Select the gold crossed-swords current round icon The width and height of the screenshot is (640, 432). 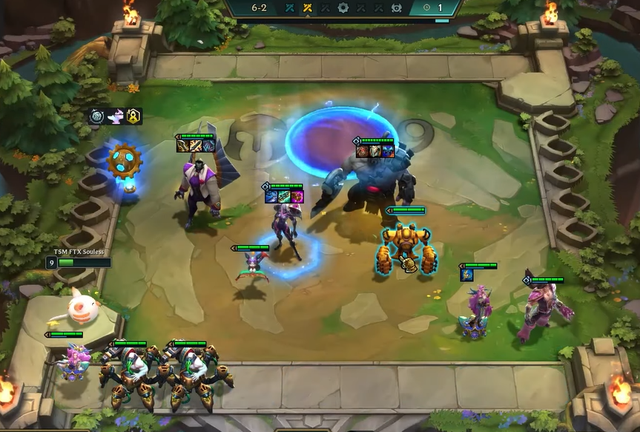pos(307,7)
